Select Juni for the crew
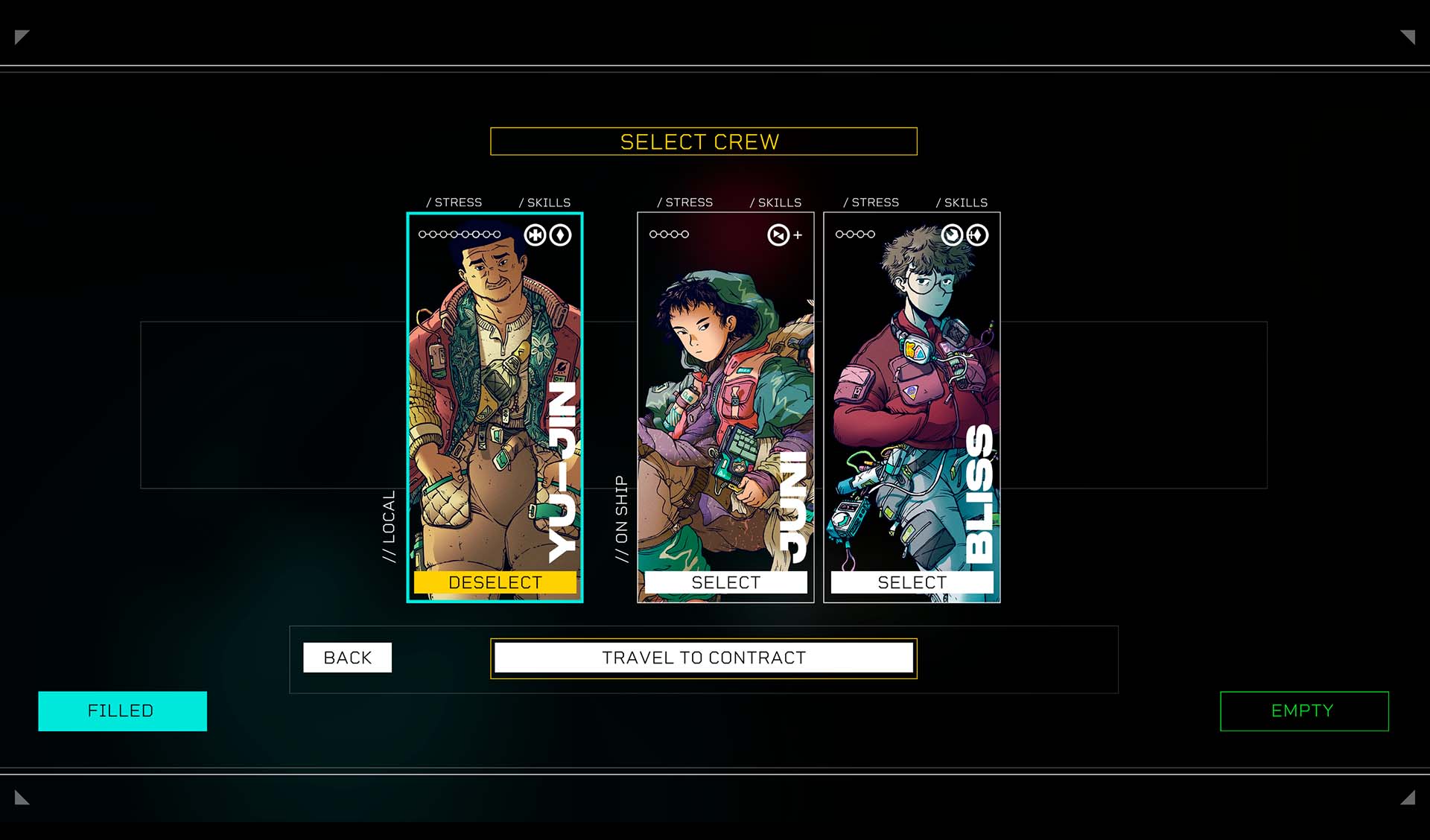This screenshot has height=840, width=1430. coord(725,582)
